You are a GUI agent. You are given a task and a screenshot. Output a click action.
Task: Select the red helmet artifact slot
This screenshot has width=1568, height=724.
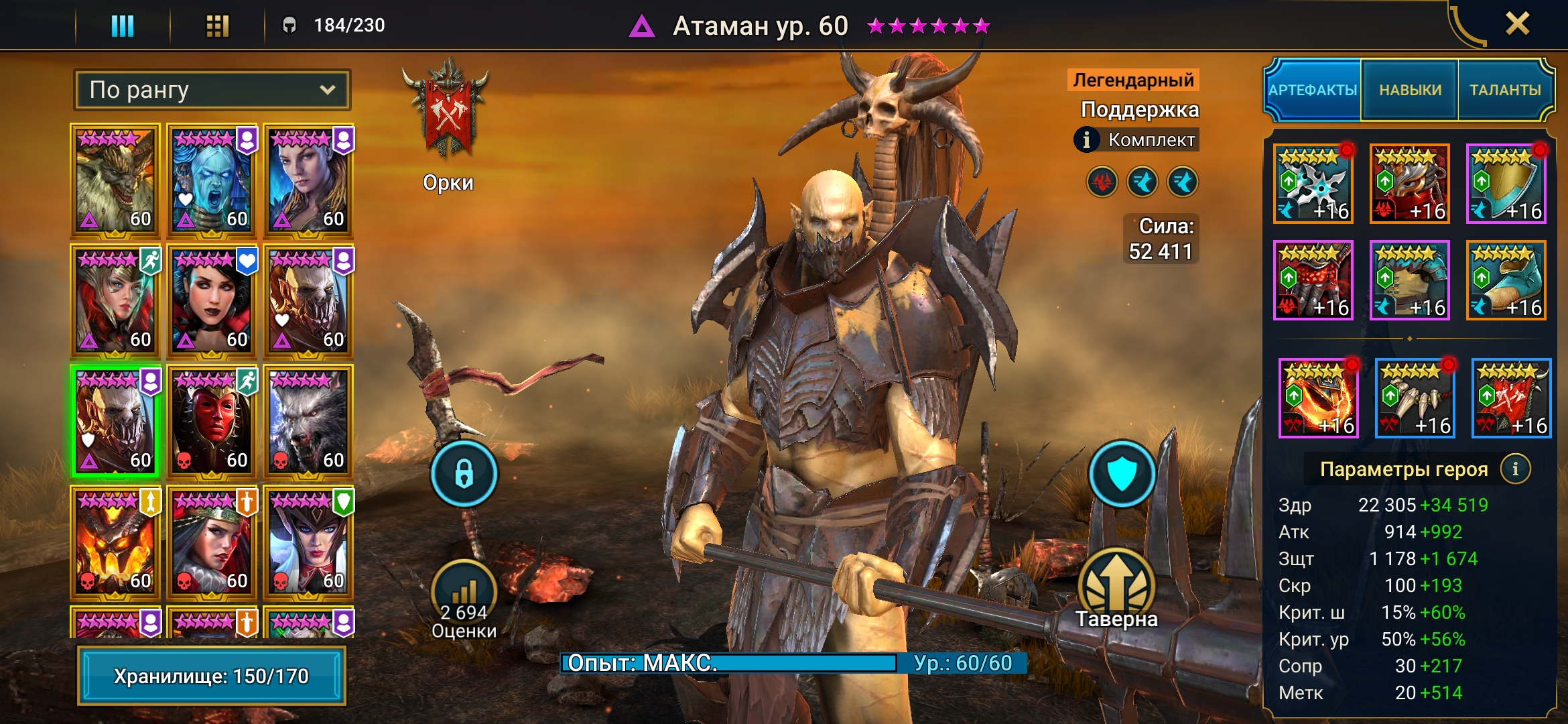(1410, 184)
